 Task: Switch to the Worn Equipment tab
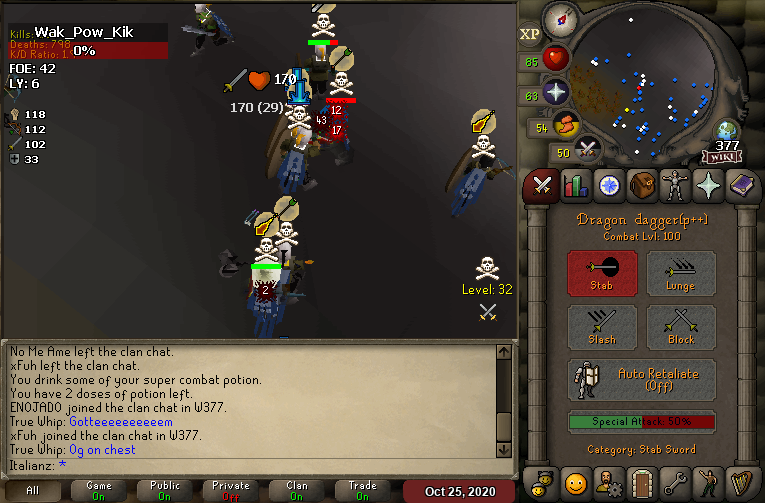pyautogui.click(x=676, y=186)
